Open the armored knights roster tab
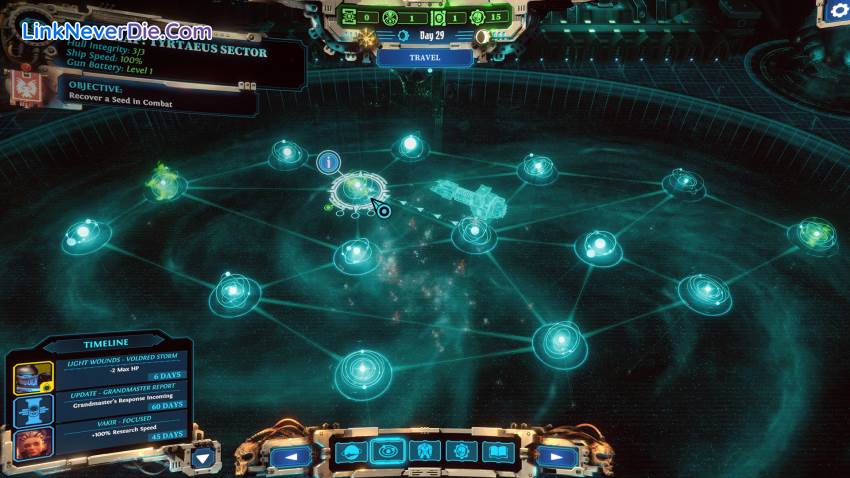This screenshot has width=850, height=478. pos(424,452)
